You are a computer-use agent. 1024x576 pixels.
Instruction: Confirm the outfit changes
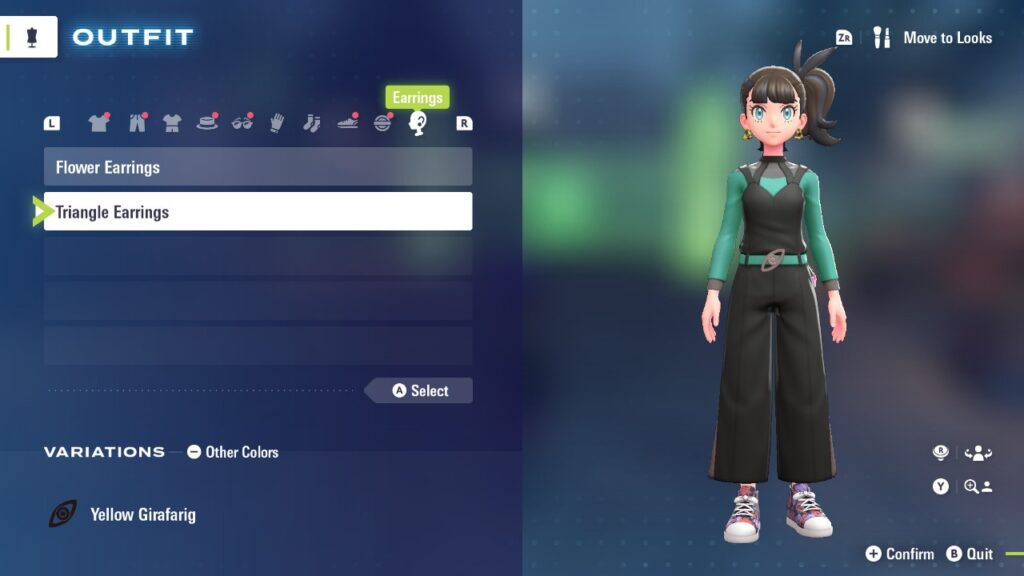[x=899, y=554]
